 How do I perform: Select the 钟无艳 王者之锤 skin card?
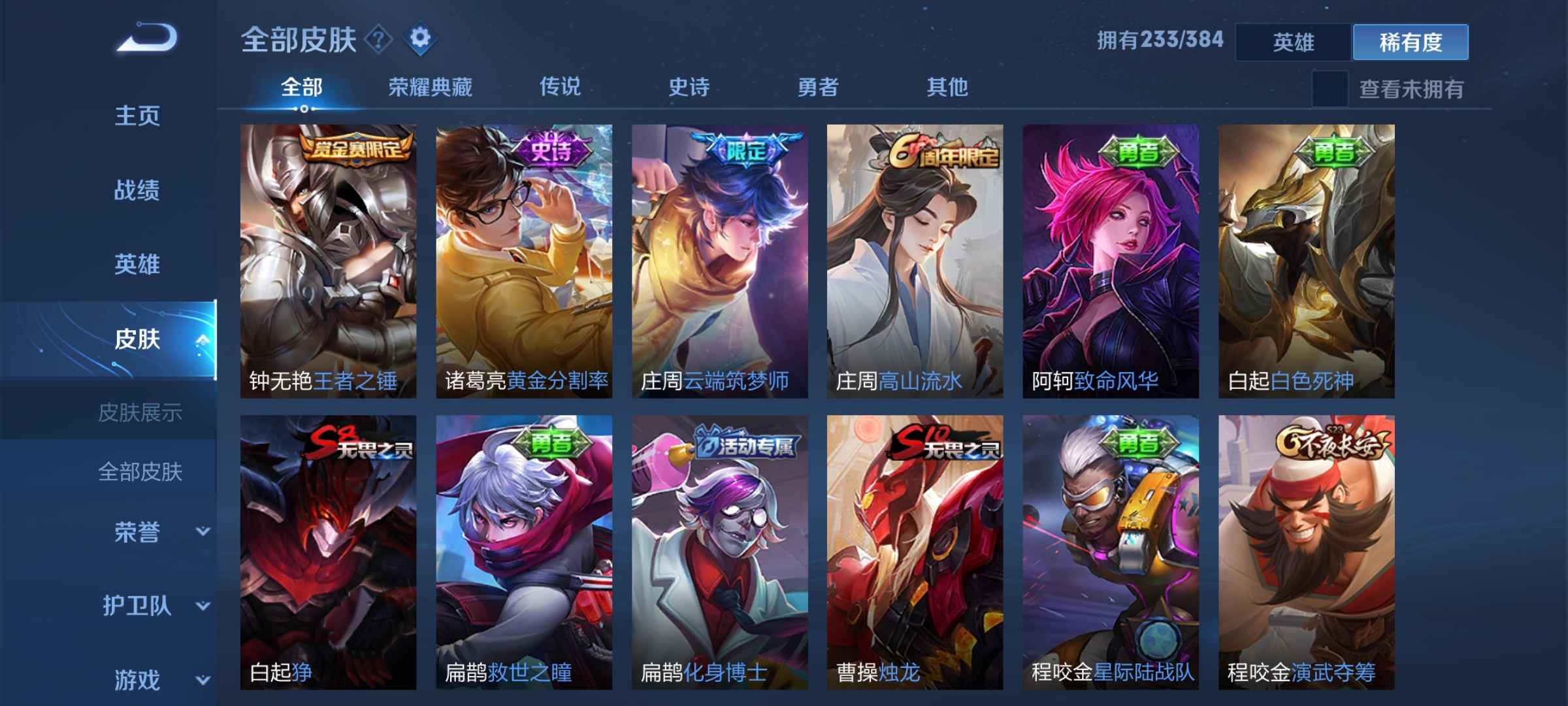(327, 261)
